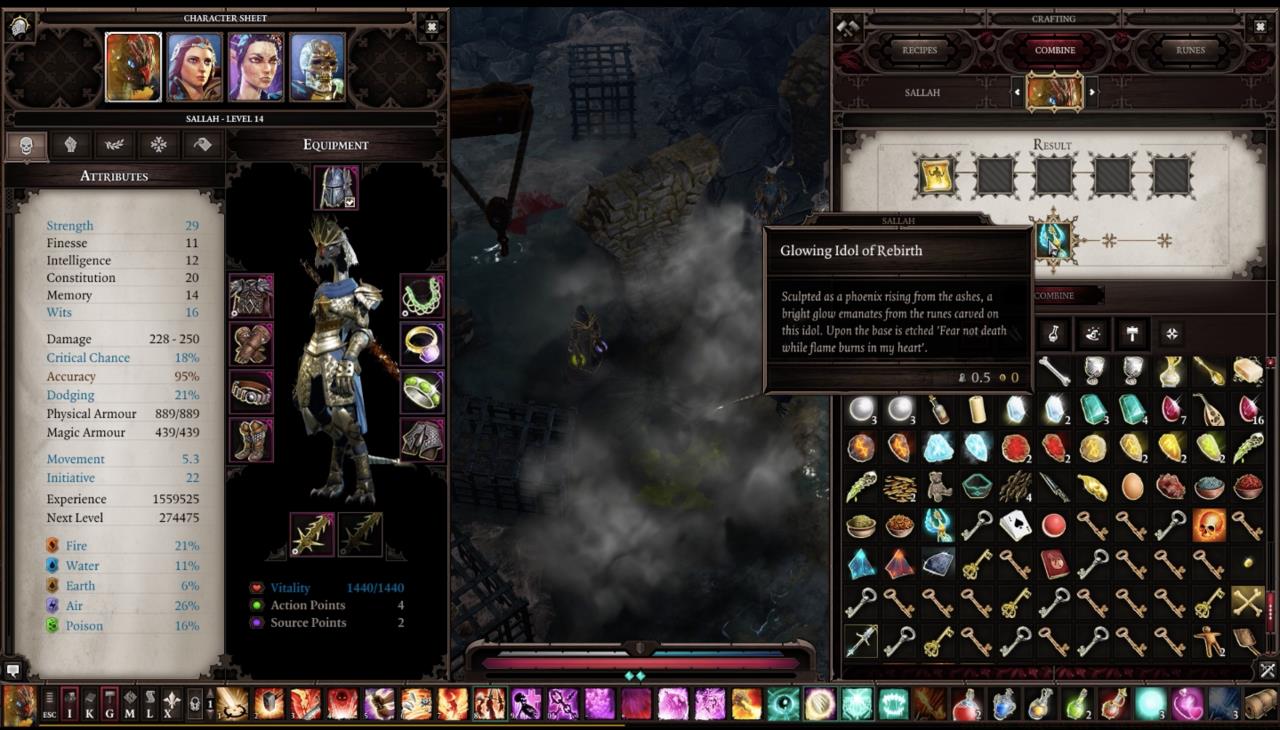Select the skeleton party member portrait

318,67
